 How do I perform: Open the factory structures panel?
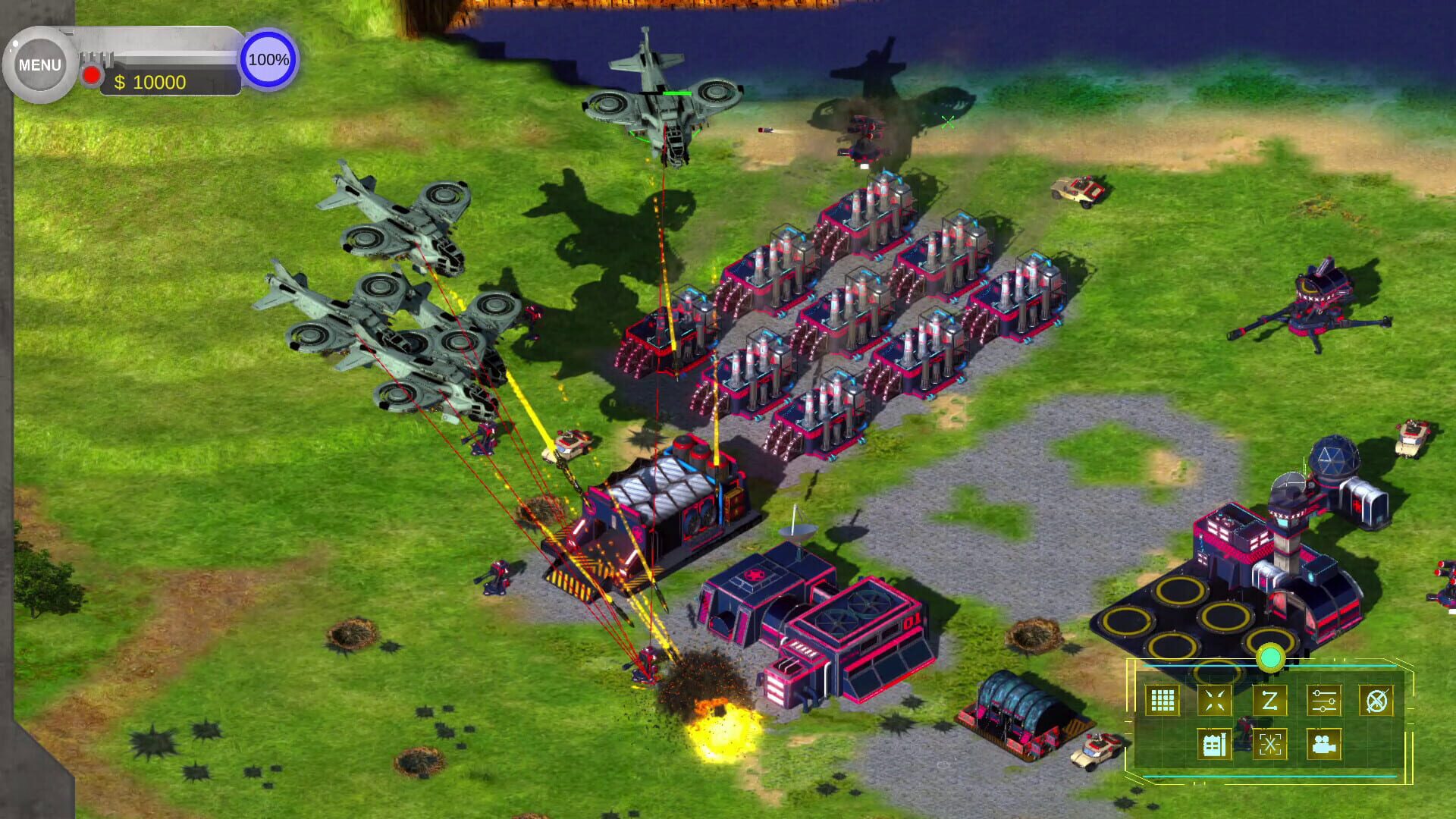pos(1215,745)
